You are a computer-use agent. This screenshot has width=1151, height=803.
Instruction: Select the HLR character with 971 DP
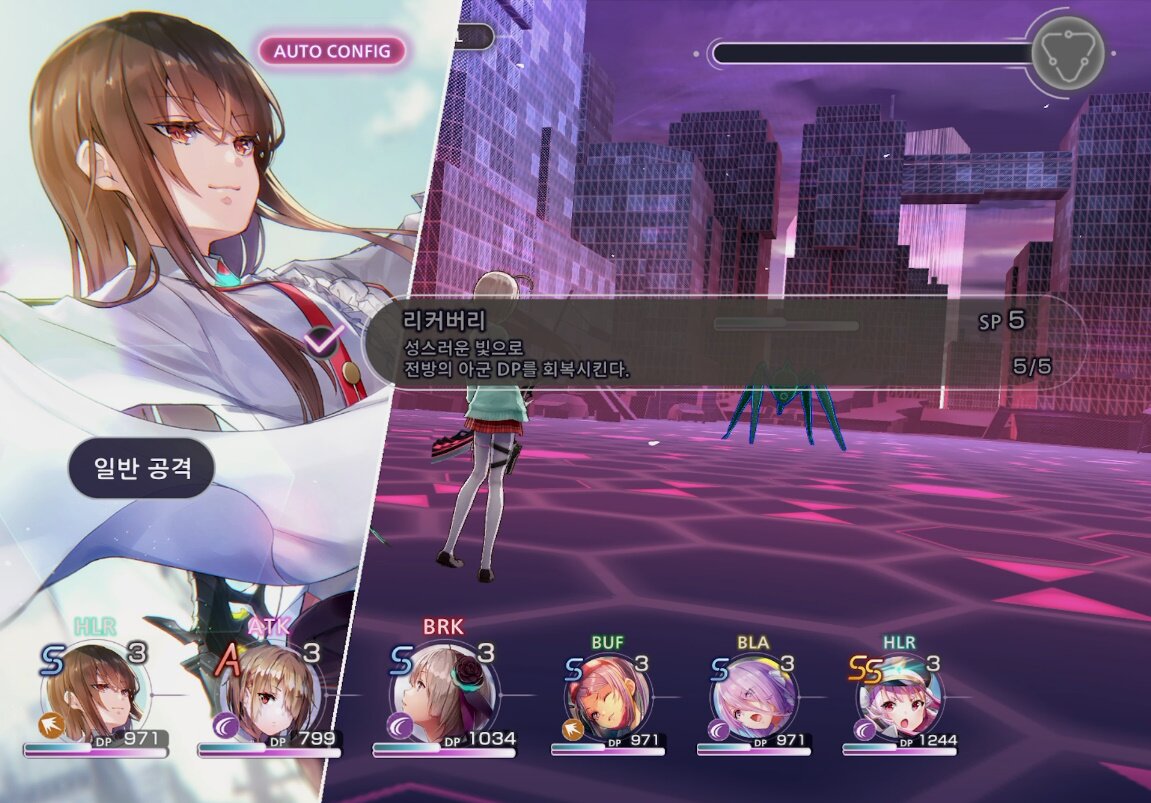point(95,695)
